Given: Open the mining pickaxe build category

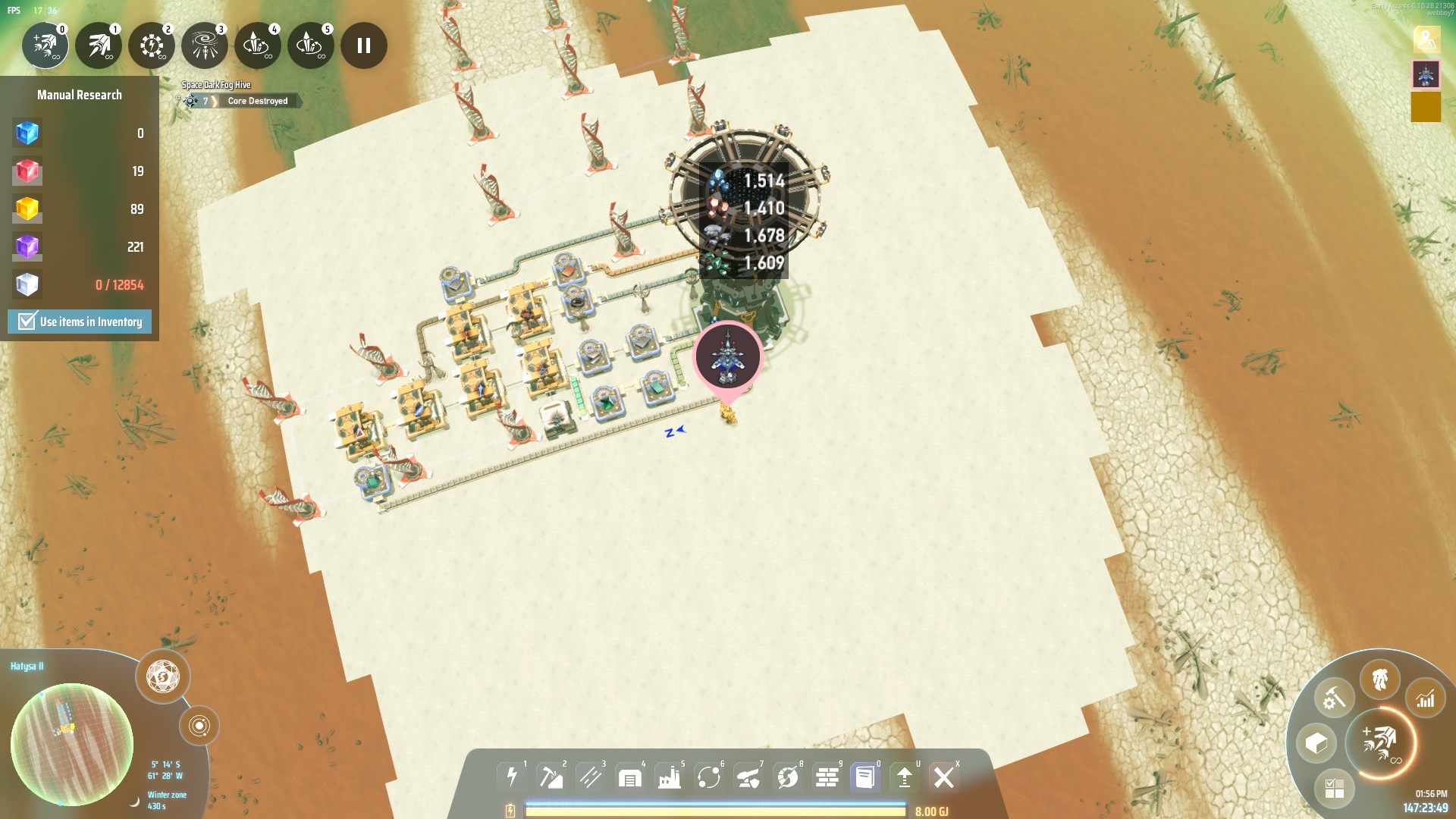Looking at the screenshot, I should coord(551,777).
